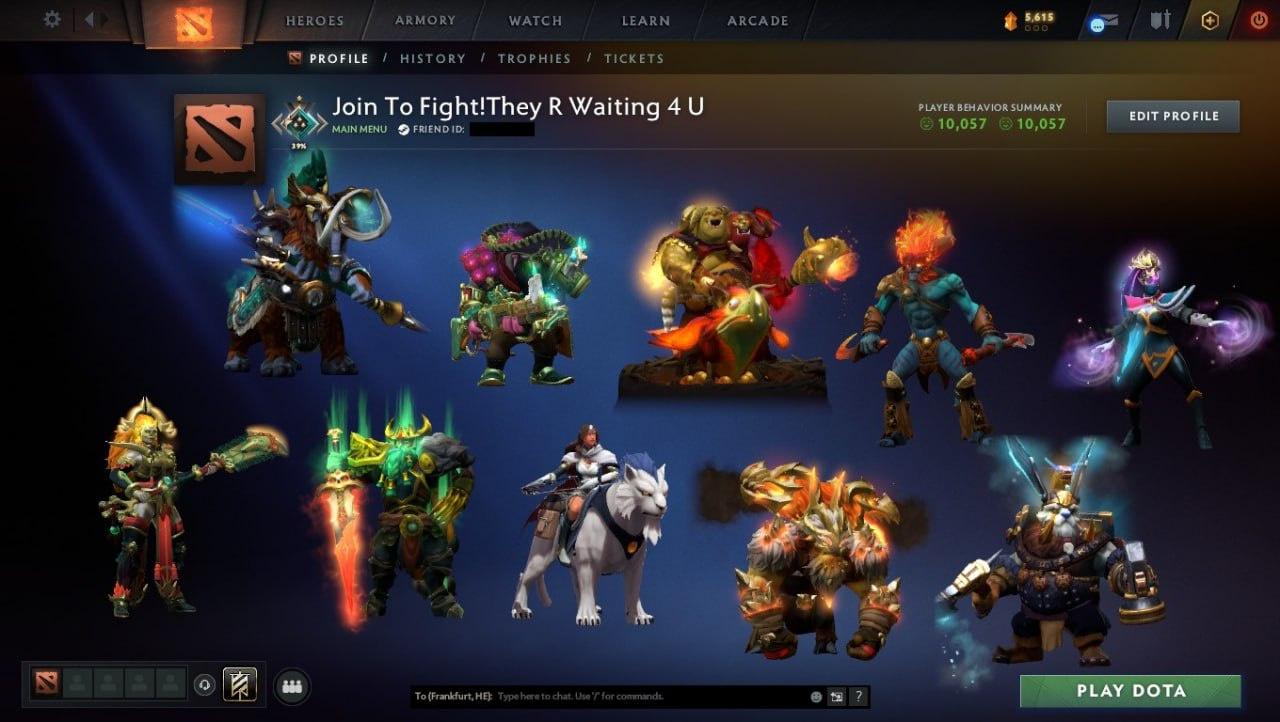Open Dota Plus hexagon plus icon
This screenshot has height=722, width=1280.
1210,19
